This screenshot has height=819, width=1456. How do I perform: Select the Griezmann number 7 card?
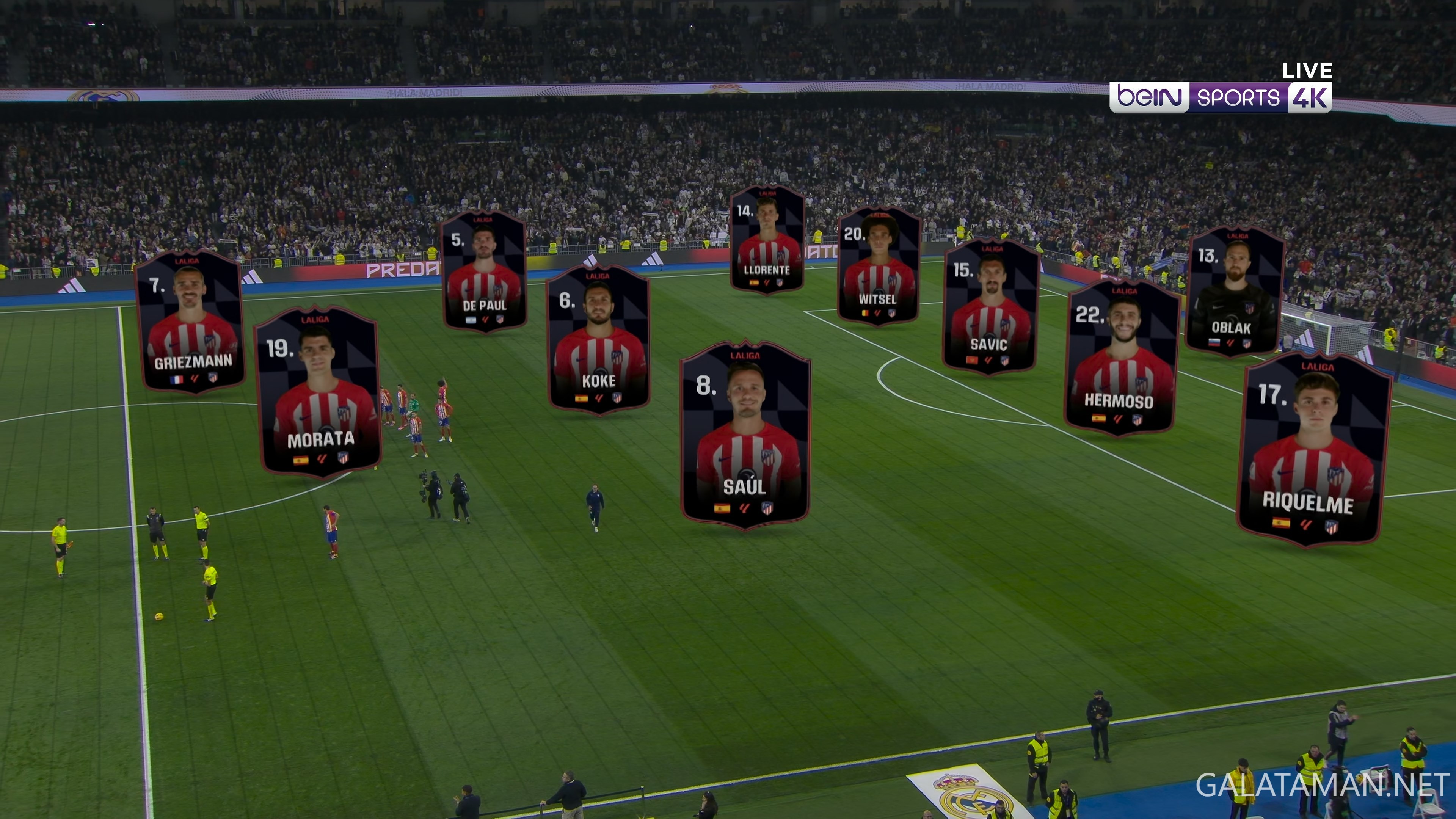(190, 321)
